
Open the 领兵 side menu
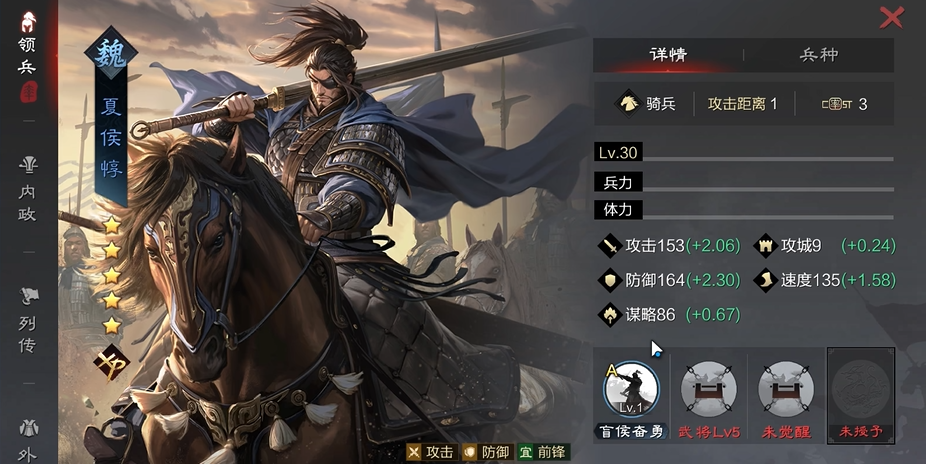pos(28,57)
